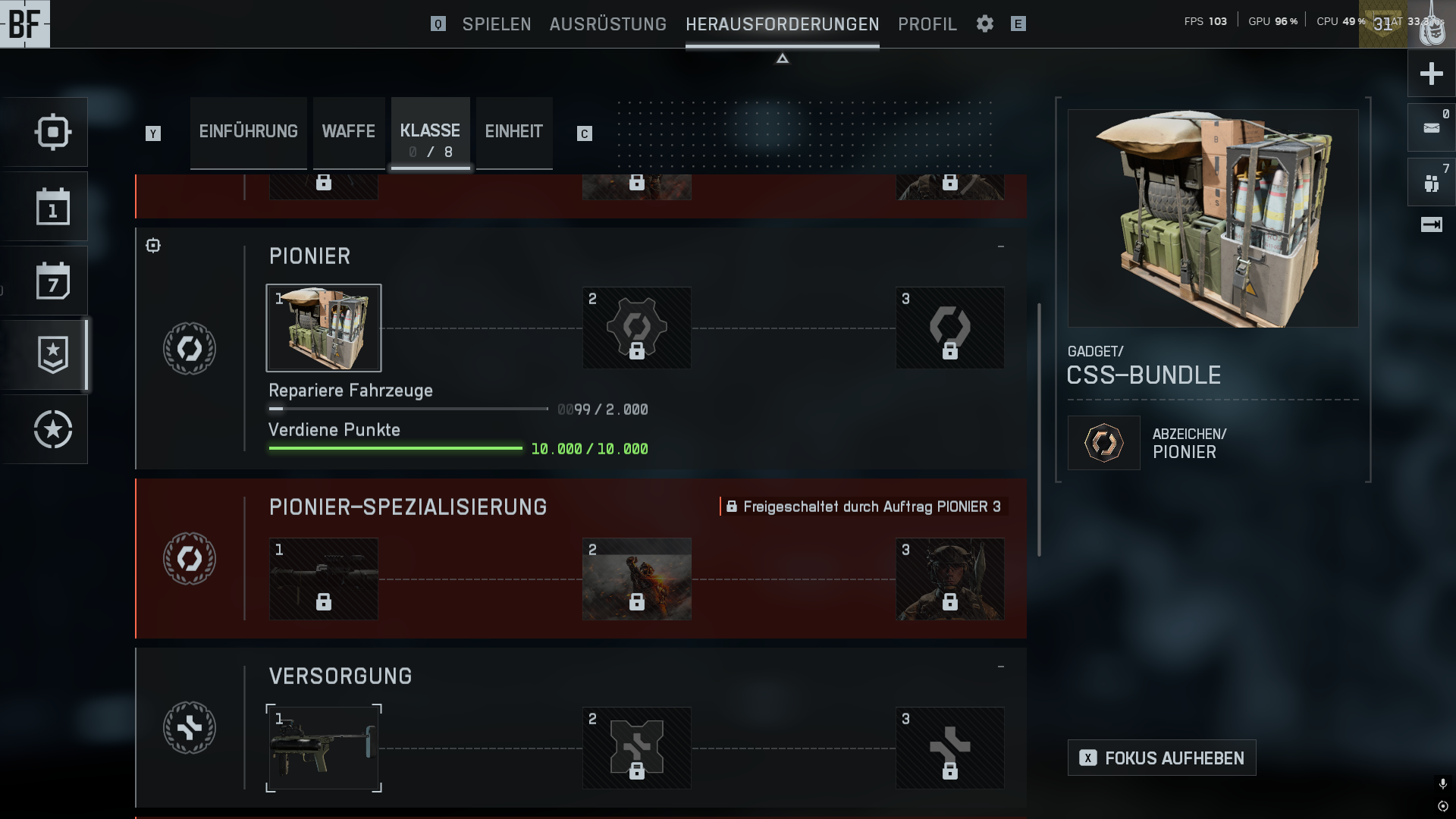Viewport: 1456px width, 819px height.
Task: Select the CSS-Bundle reward in Pionier
Action: (x=324, y=328)
